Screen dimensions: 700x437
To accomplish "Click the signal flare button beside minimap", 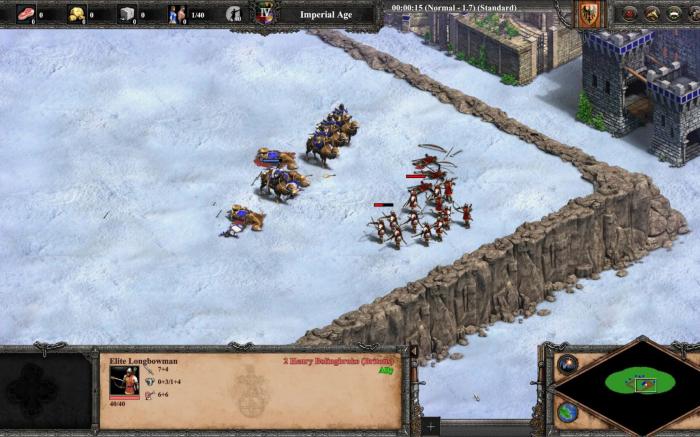I will (x=568, y=364).
